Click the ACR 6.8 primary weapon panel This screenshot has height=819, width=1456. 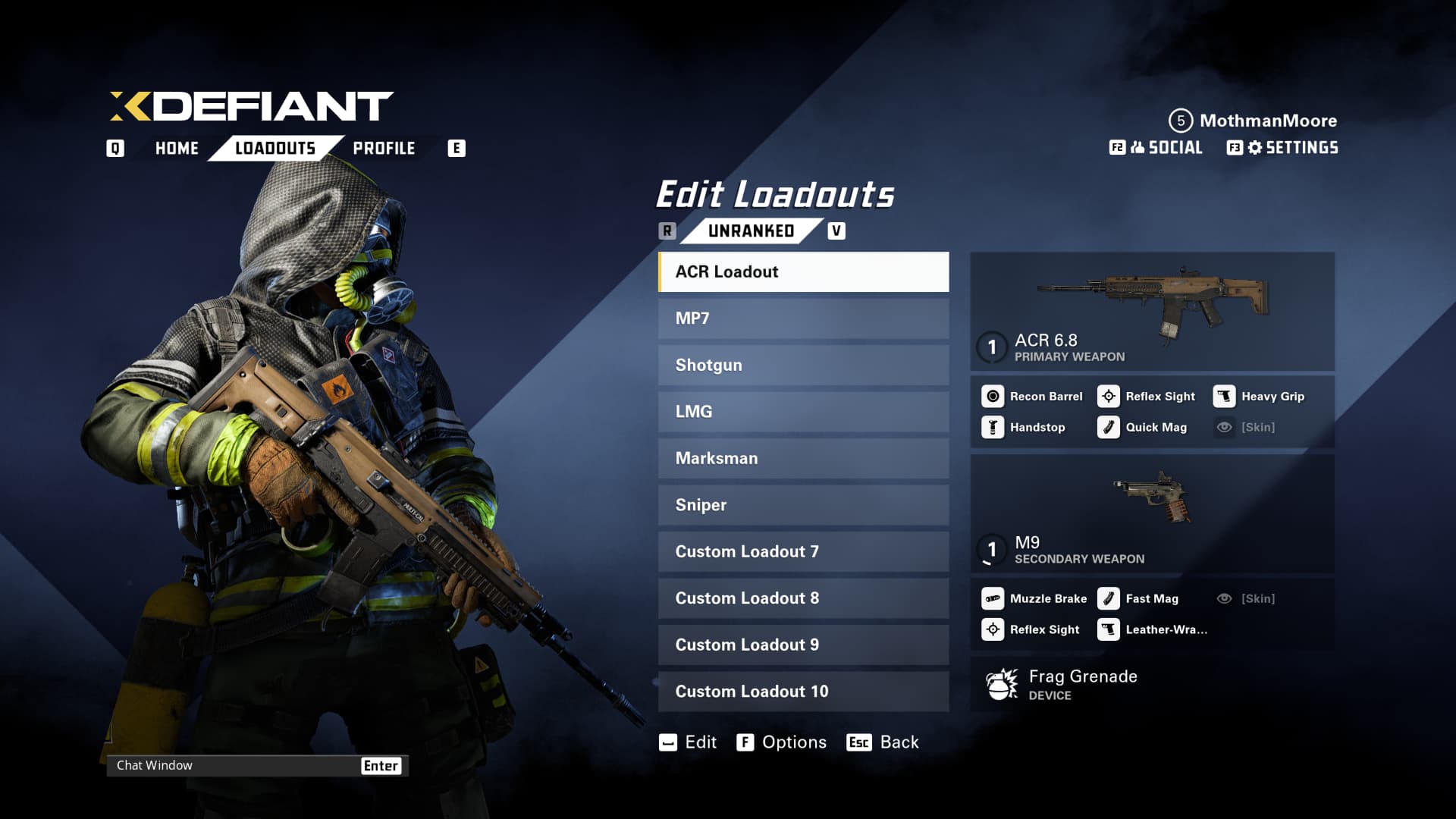(x=1152, y=311)
